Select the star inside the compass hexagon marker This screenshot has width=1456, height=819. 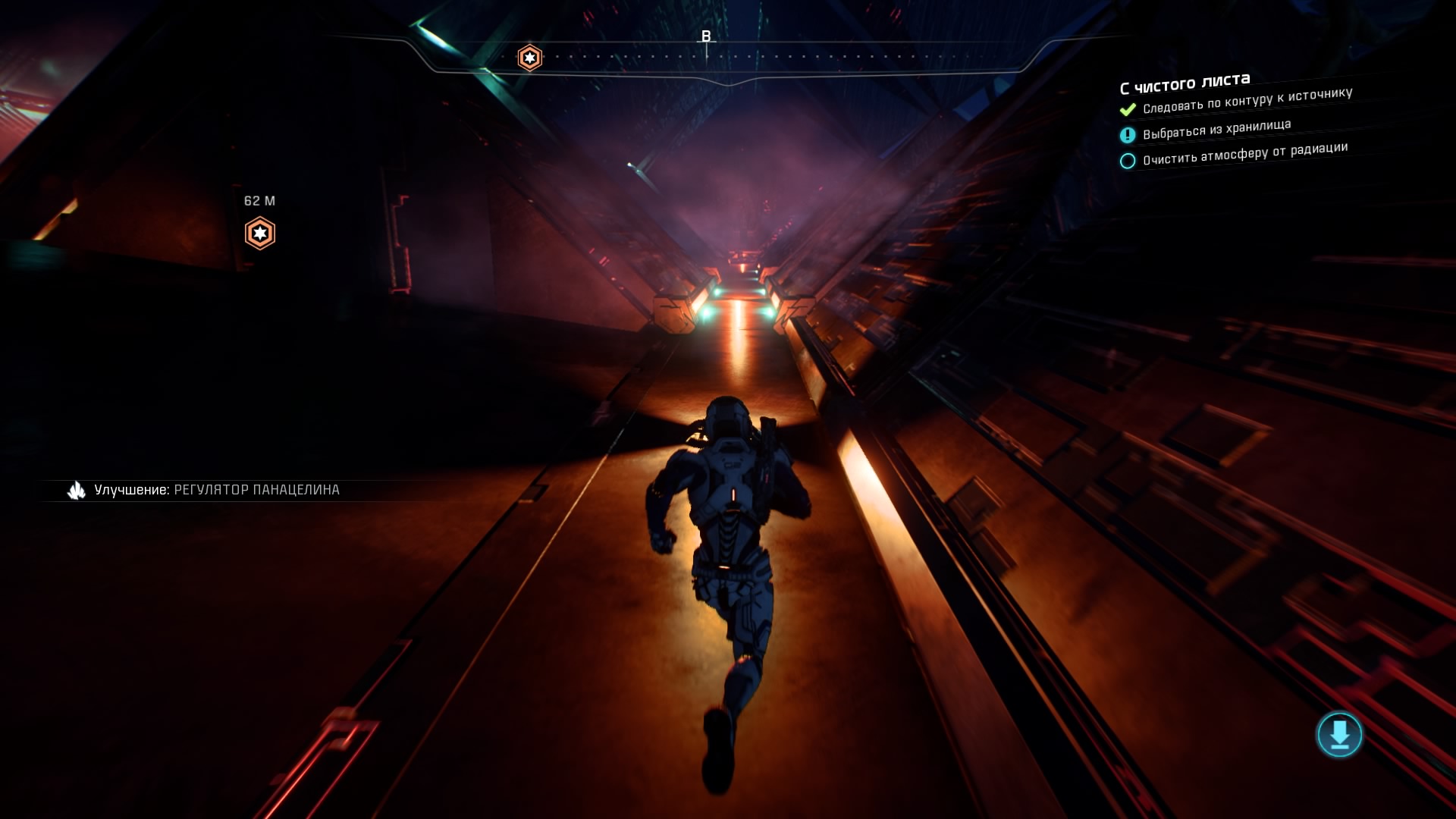pos(529,56)
